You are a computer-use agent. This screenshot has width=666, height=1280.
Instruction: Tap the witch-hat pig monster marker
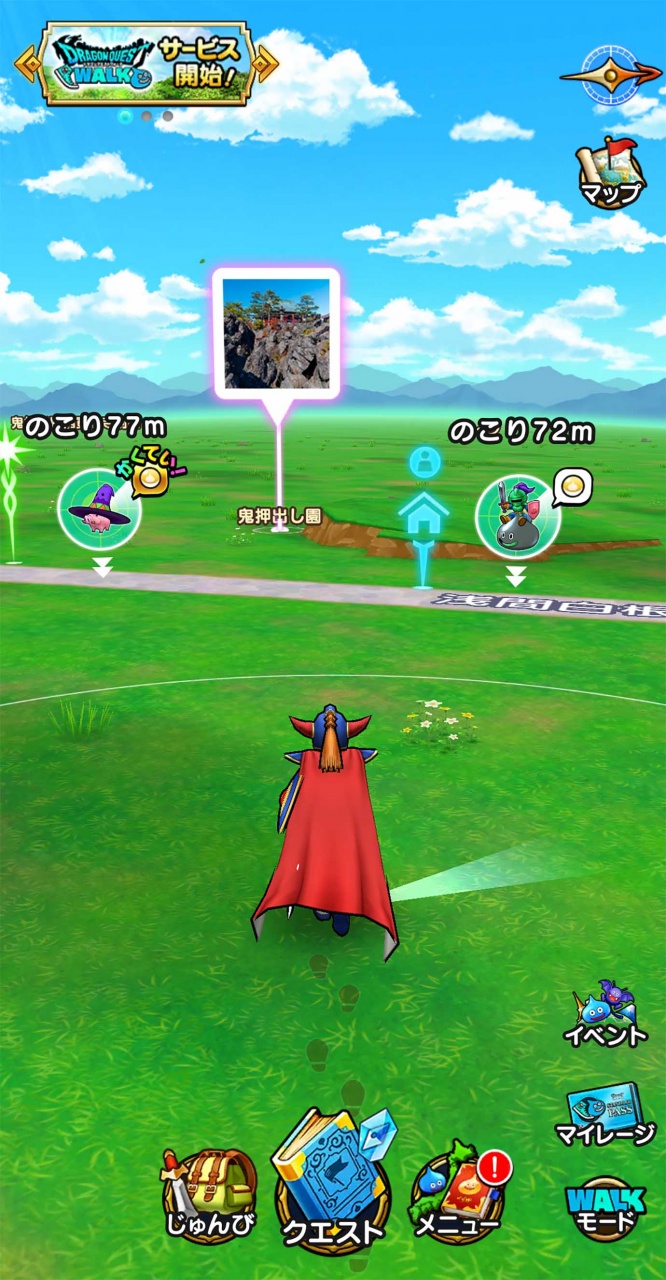coord(98,509)
